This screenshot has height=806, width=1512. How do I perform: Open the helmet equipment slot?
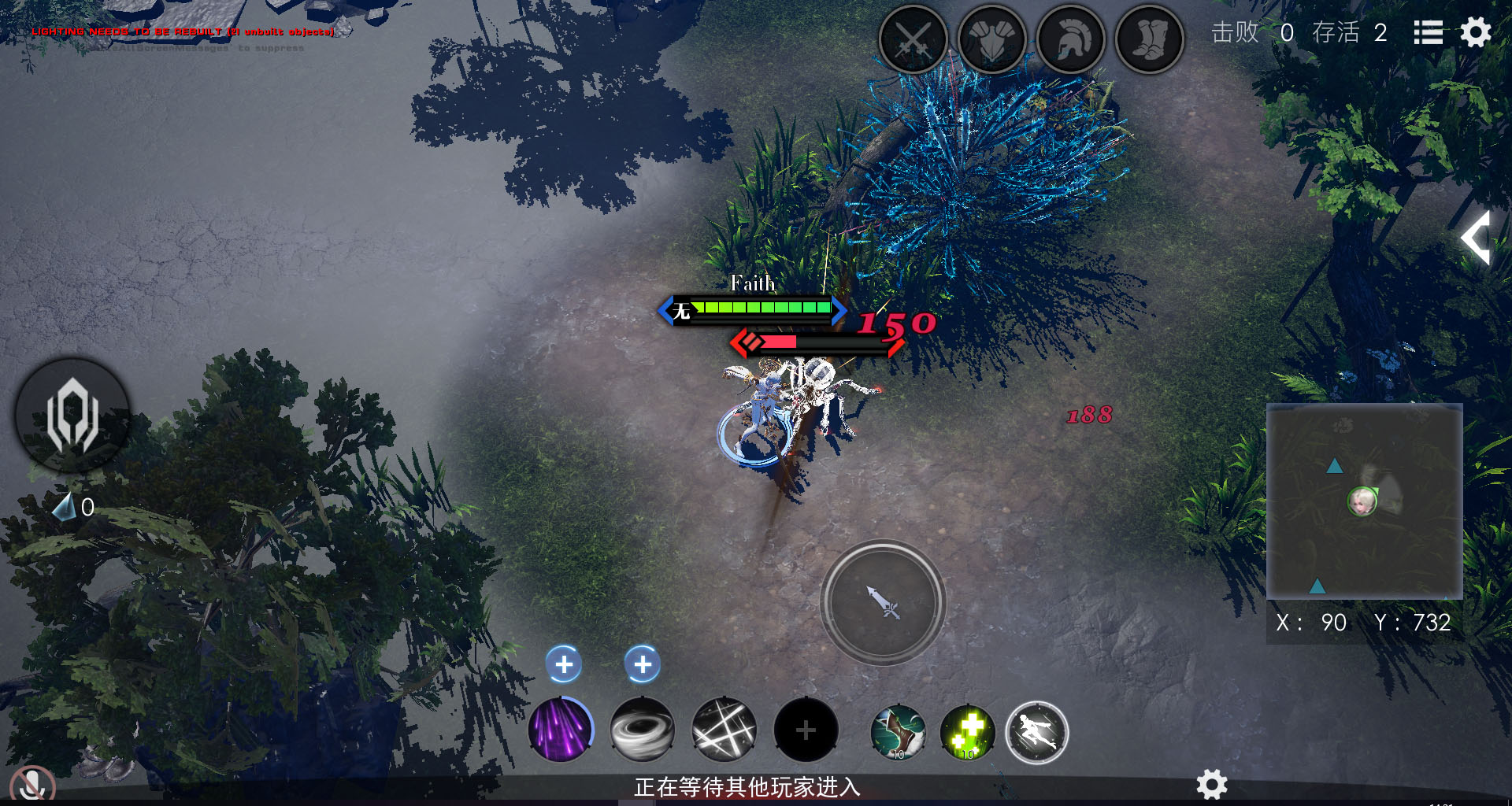pyautogui.click(x=1071, y=39)
